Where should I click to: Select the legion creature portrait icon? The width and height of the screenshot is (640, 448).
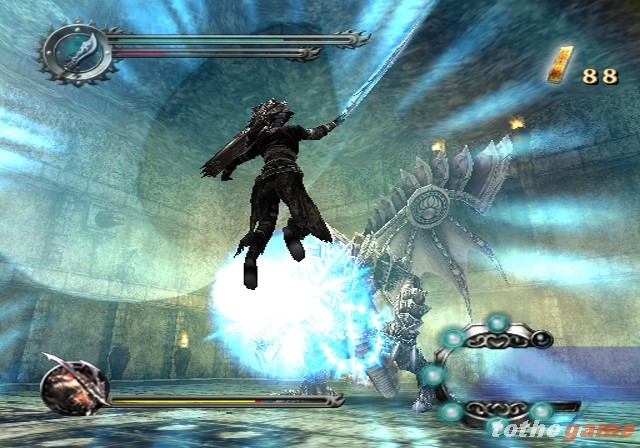[75, 384]
